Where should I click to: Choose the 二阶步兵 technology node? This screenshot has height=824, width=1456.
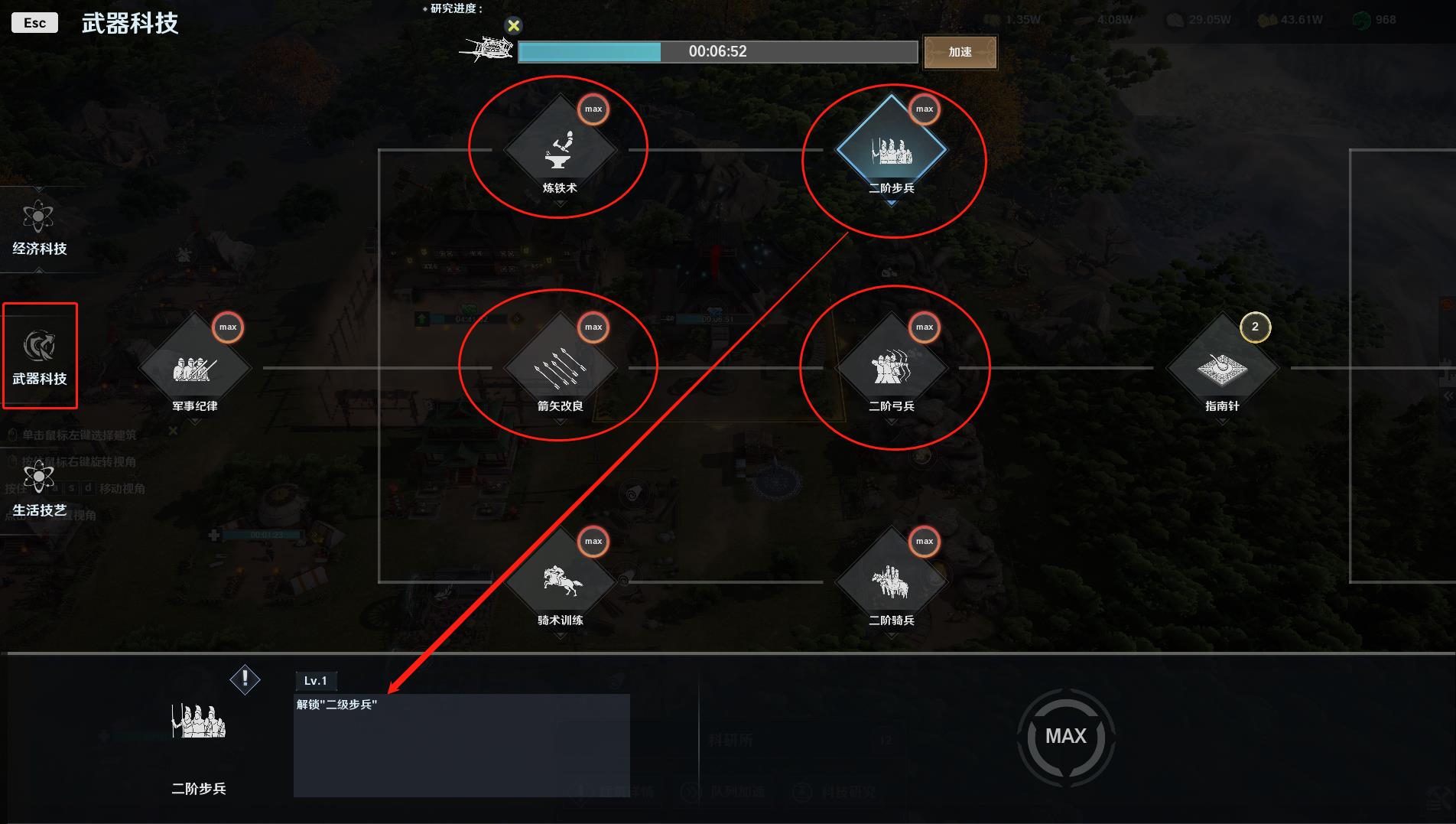click(x=891, y=150)
